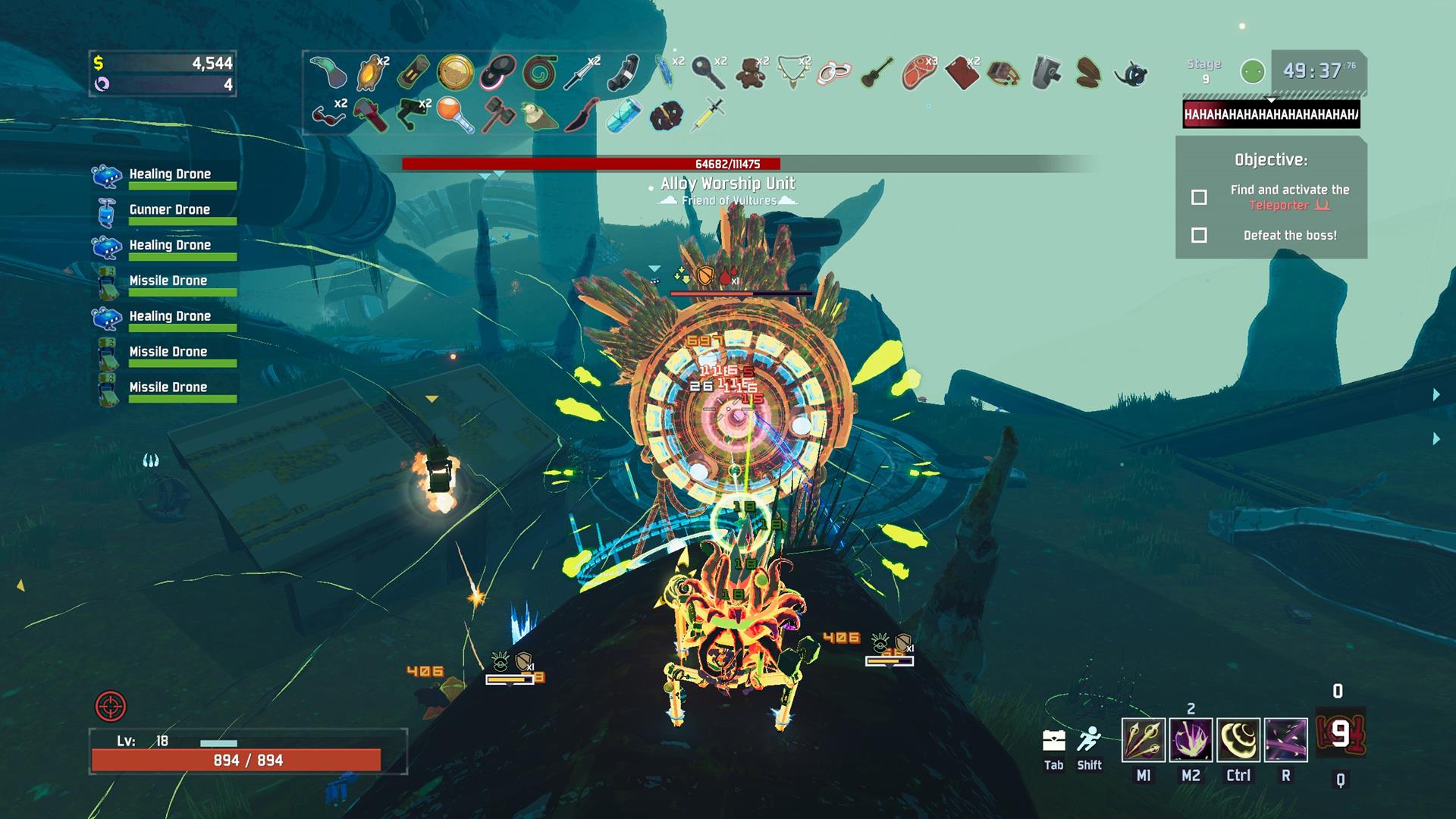
Task: Choose the Lens-Maker's Glasses item
Action: 326,115
